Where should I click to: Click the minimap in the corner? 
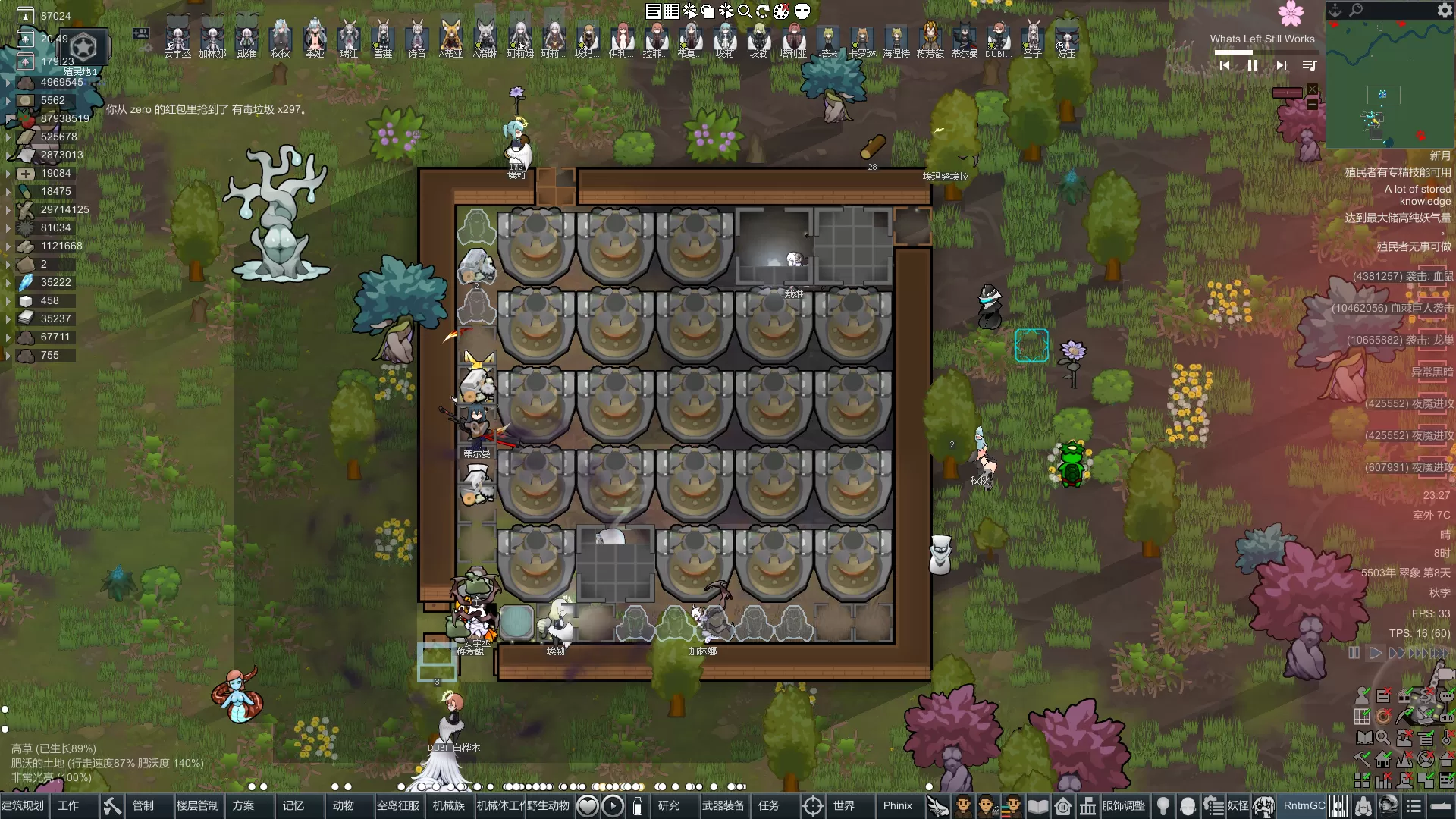point(1389,83)
